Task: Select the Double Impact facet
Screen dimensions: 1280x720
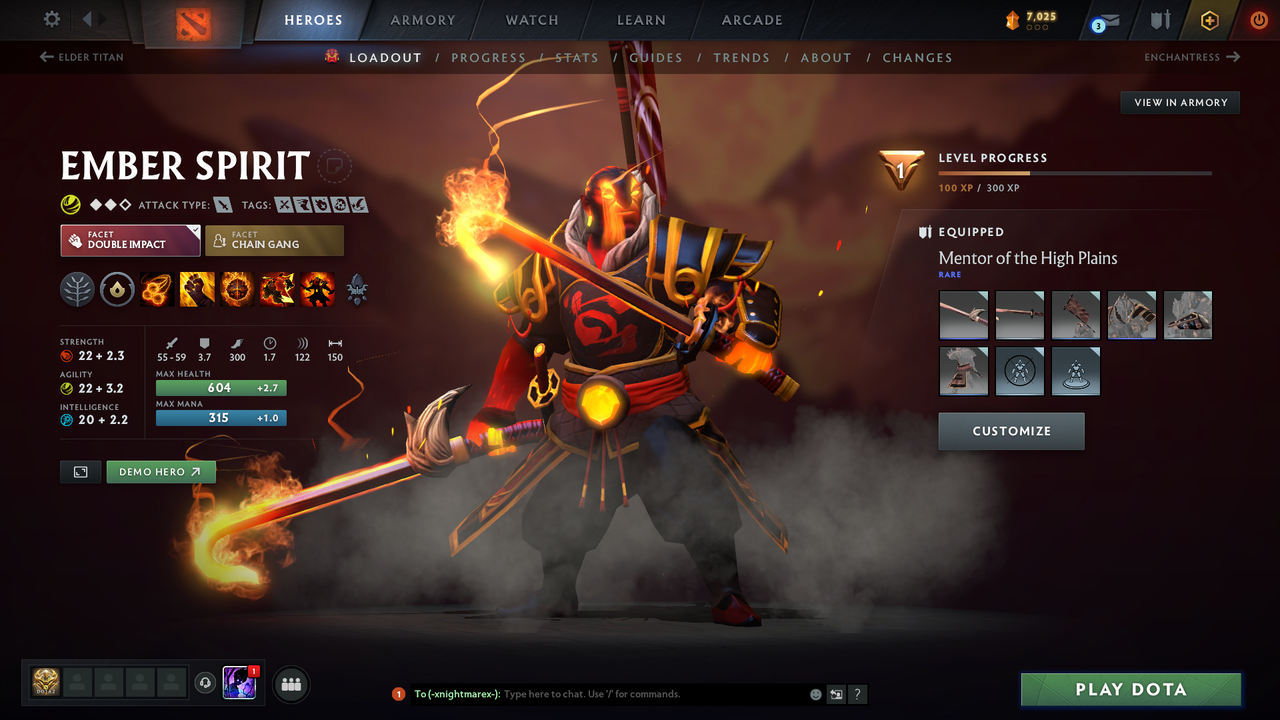Action: pyautogui.click(x=129, y=240)
